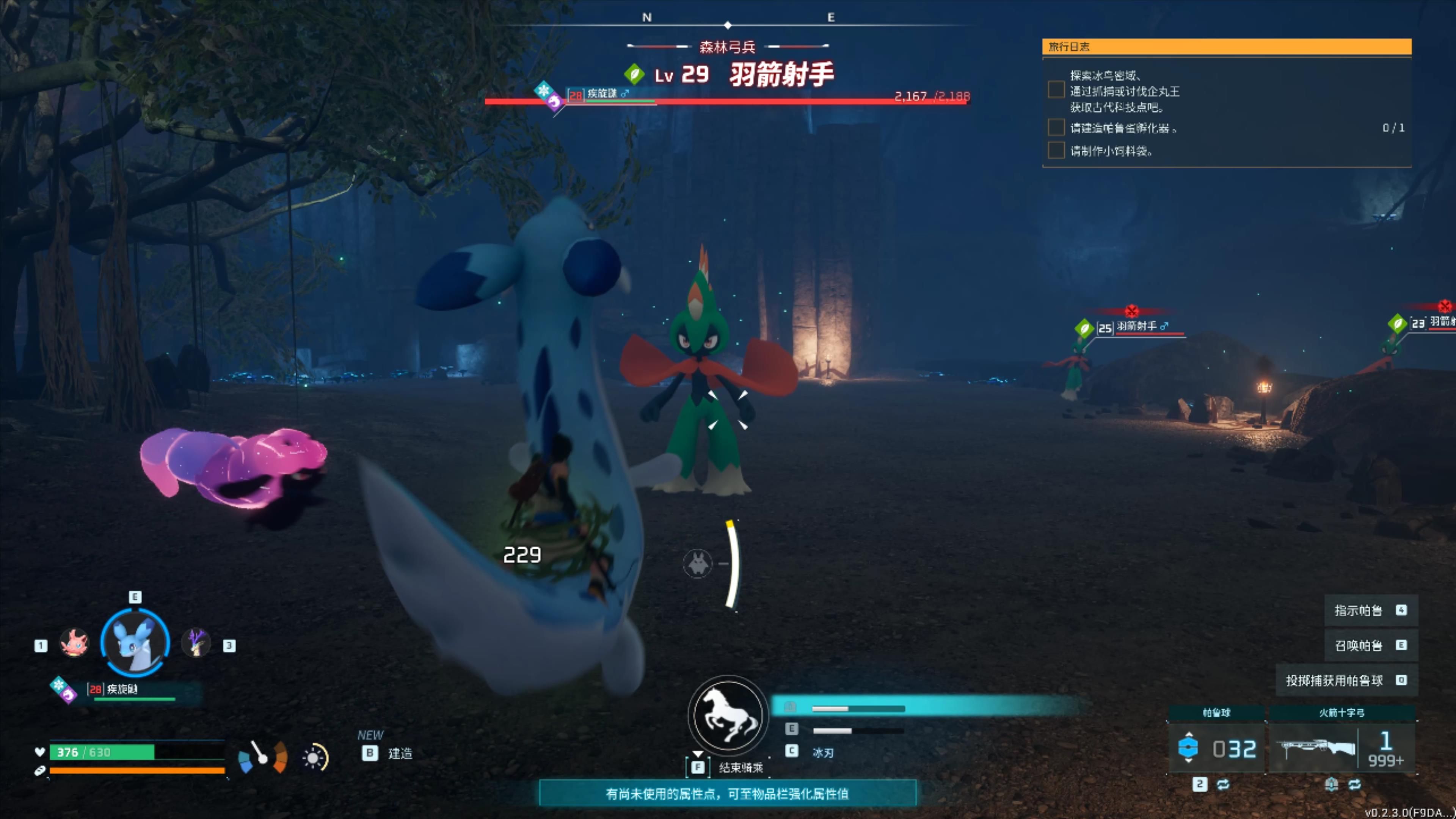Activate the 冰刃 ice blade skill

(822, 753)
